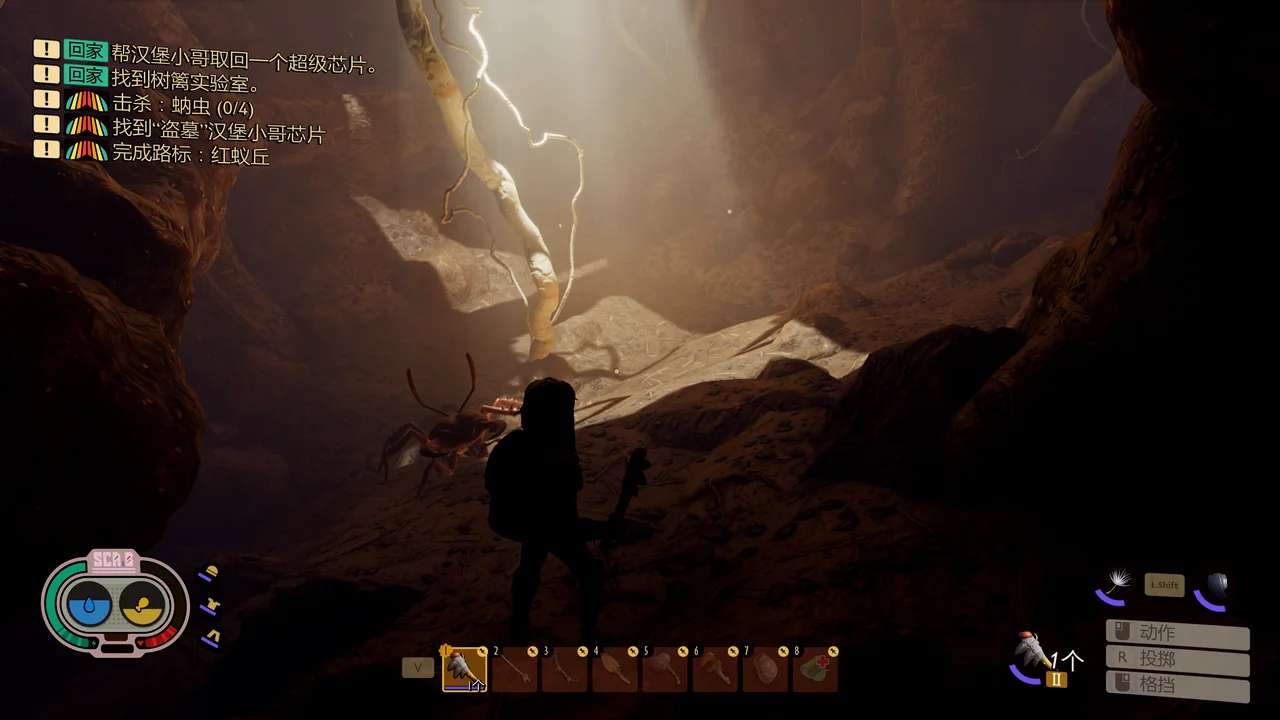This screenshot has height=720, width=1280.
Task: Use the leaf bandage in slot 8
Action: [815, 669]
